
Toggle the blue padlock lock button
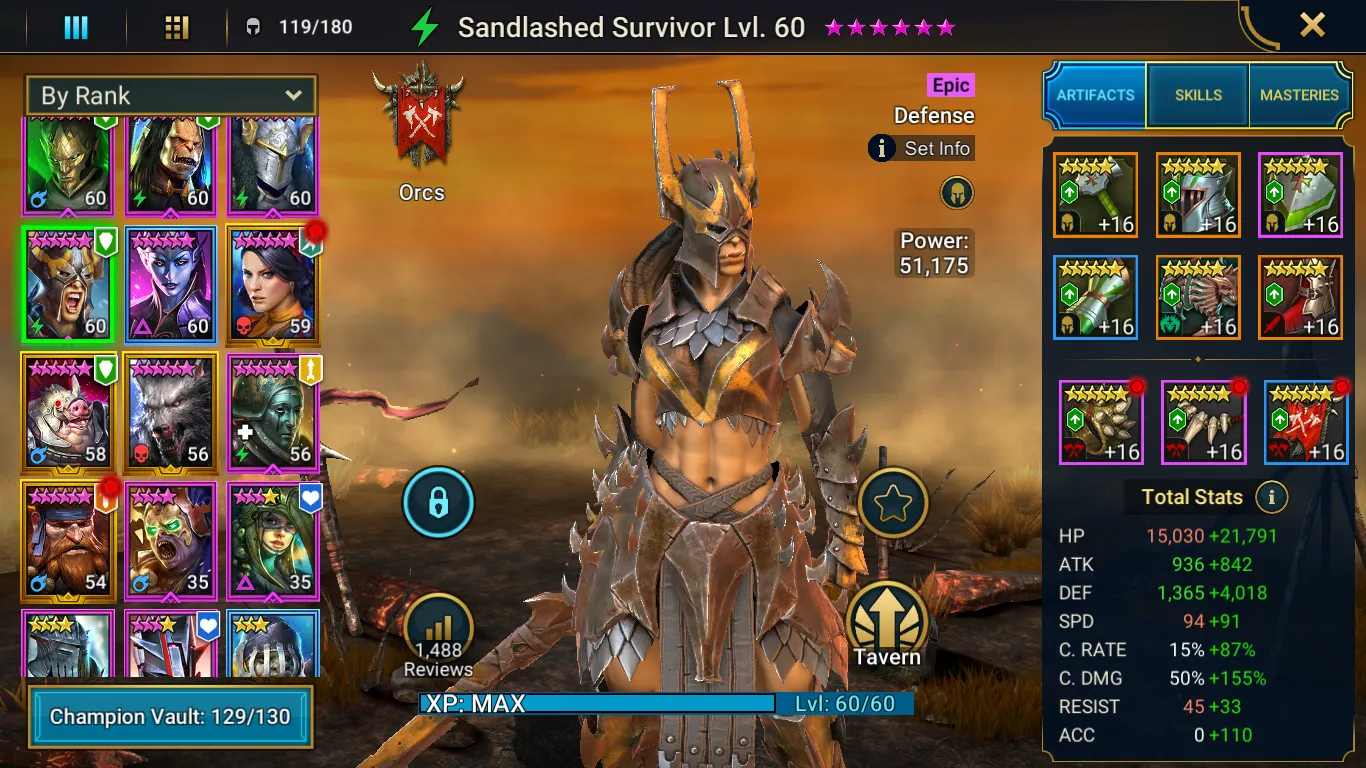pos(438,503)
